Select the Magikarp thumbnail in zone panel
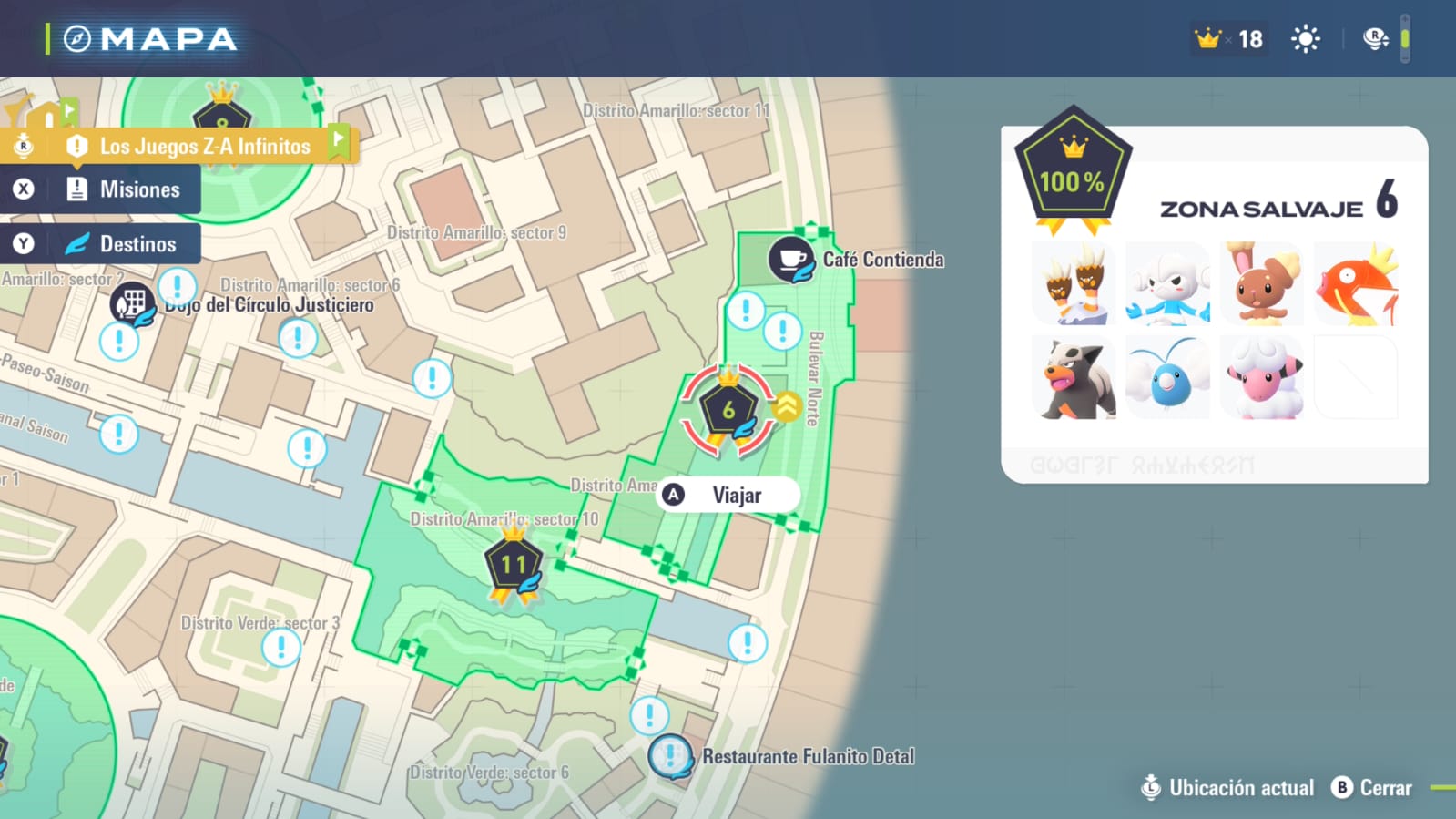Image resolution: width=1456 pixels, height=819 pixels. [x=1356, y=284]
